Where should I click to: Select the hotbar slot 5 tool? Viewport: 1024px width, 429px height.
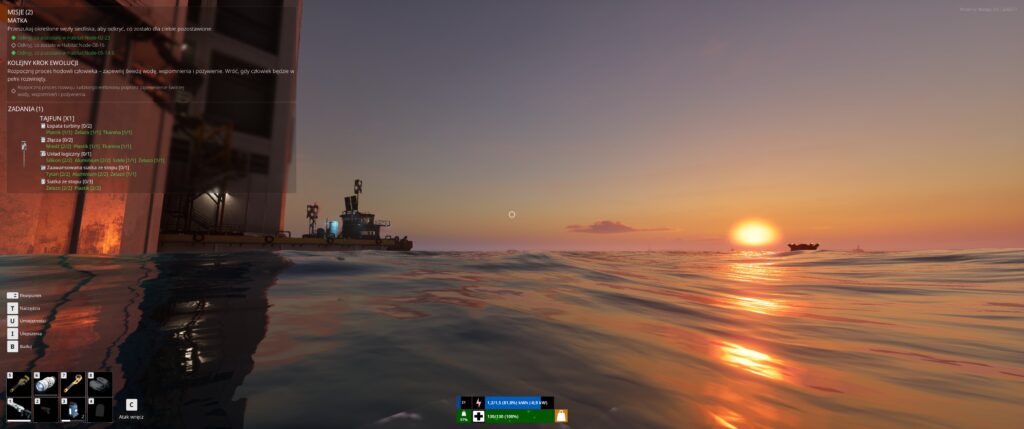pos(18,384)
